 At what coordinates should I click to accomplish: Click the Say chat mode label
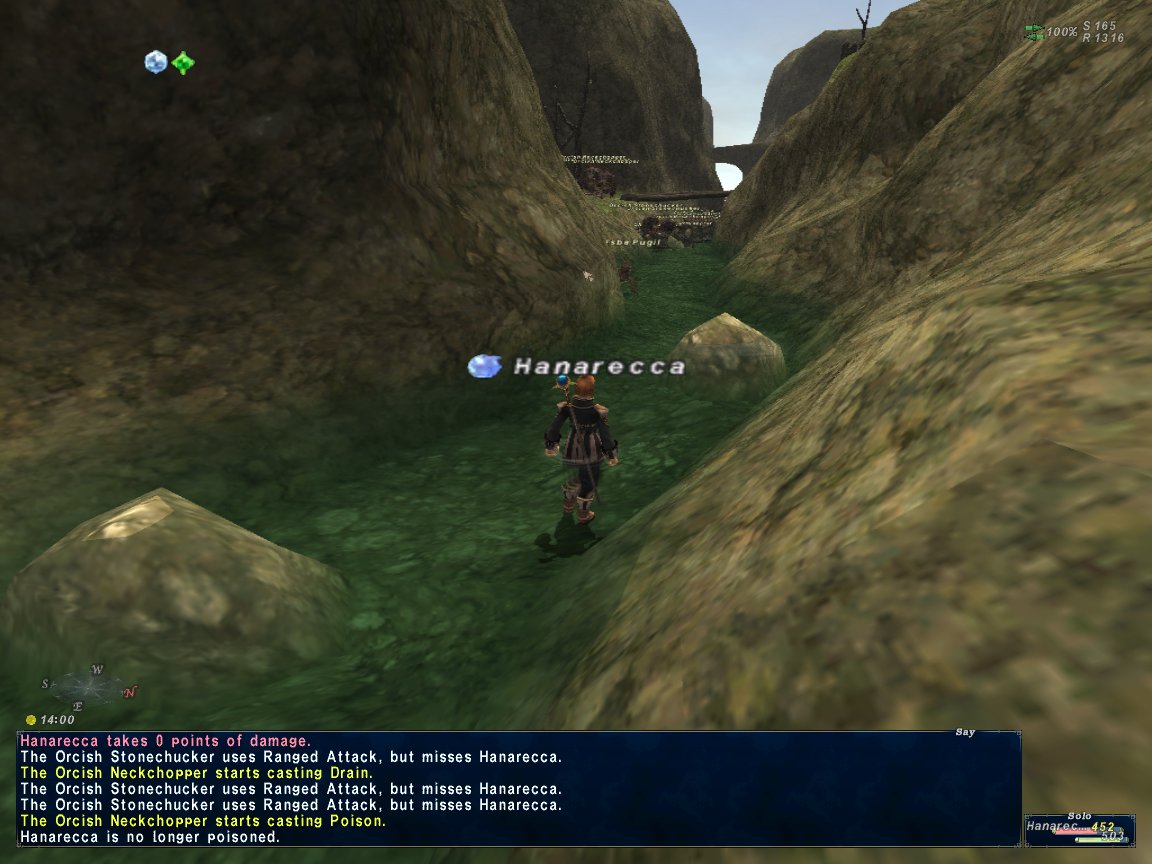coord(965,733)
